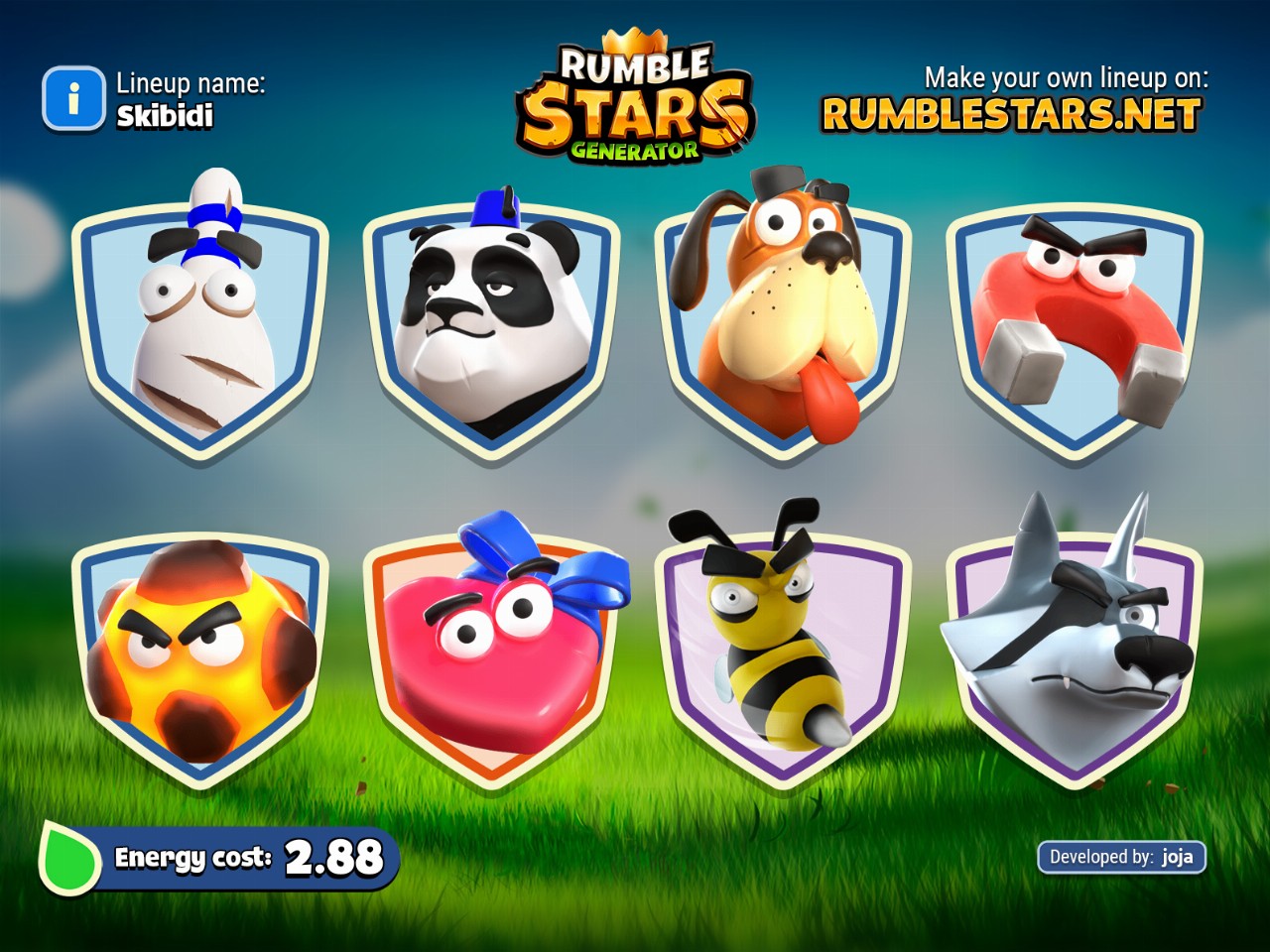
Task: Open the RUMBLESTARS.NET link
Action: click(1011, 115)
